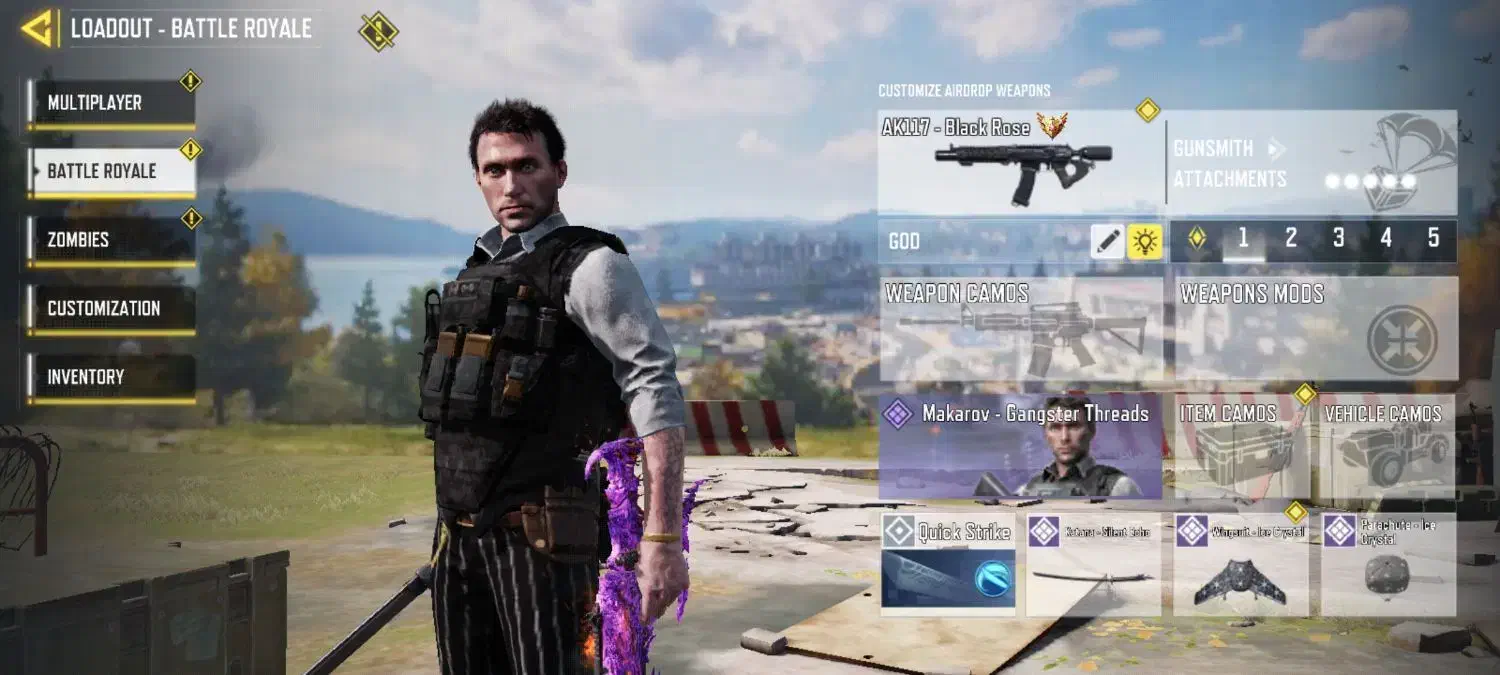This screenshot has height=675, width=1500.
Task: Go back using the yellow arrow
Action: pyautogui.click(x=37, y=28)
